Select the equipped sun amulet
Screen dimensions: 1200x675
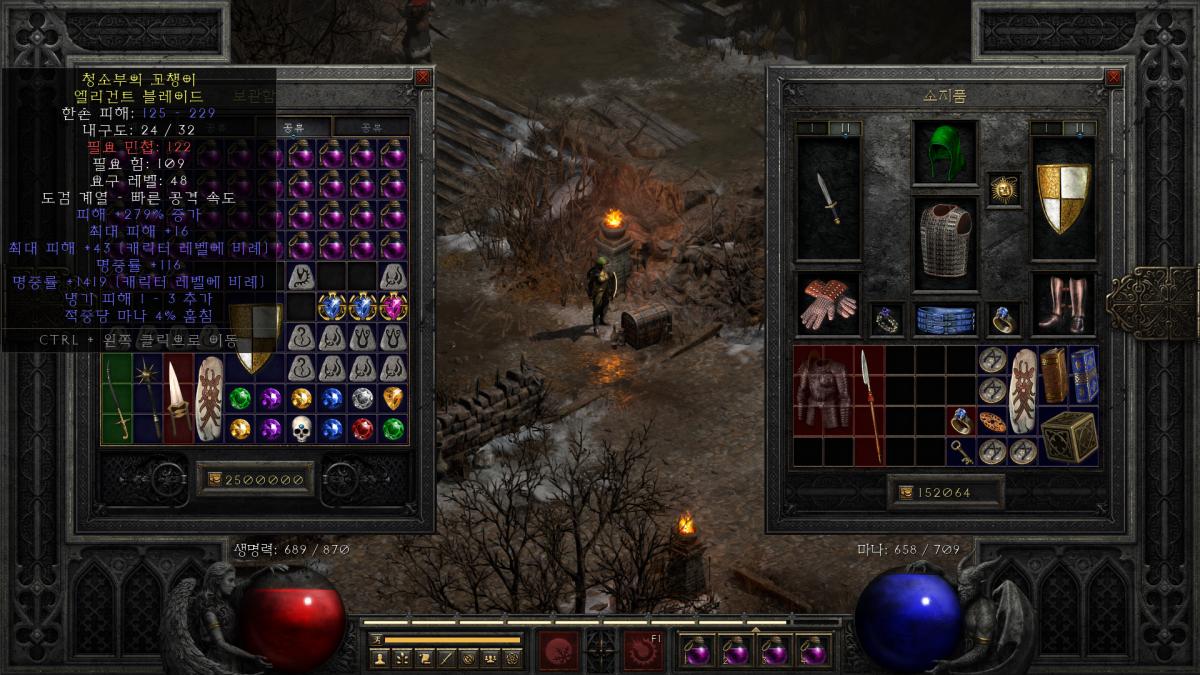tap(1003, 188)
